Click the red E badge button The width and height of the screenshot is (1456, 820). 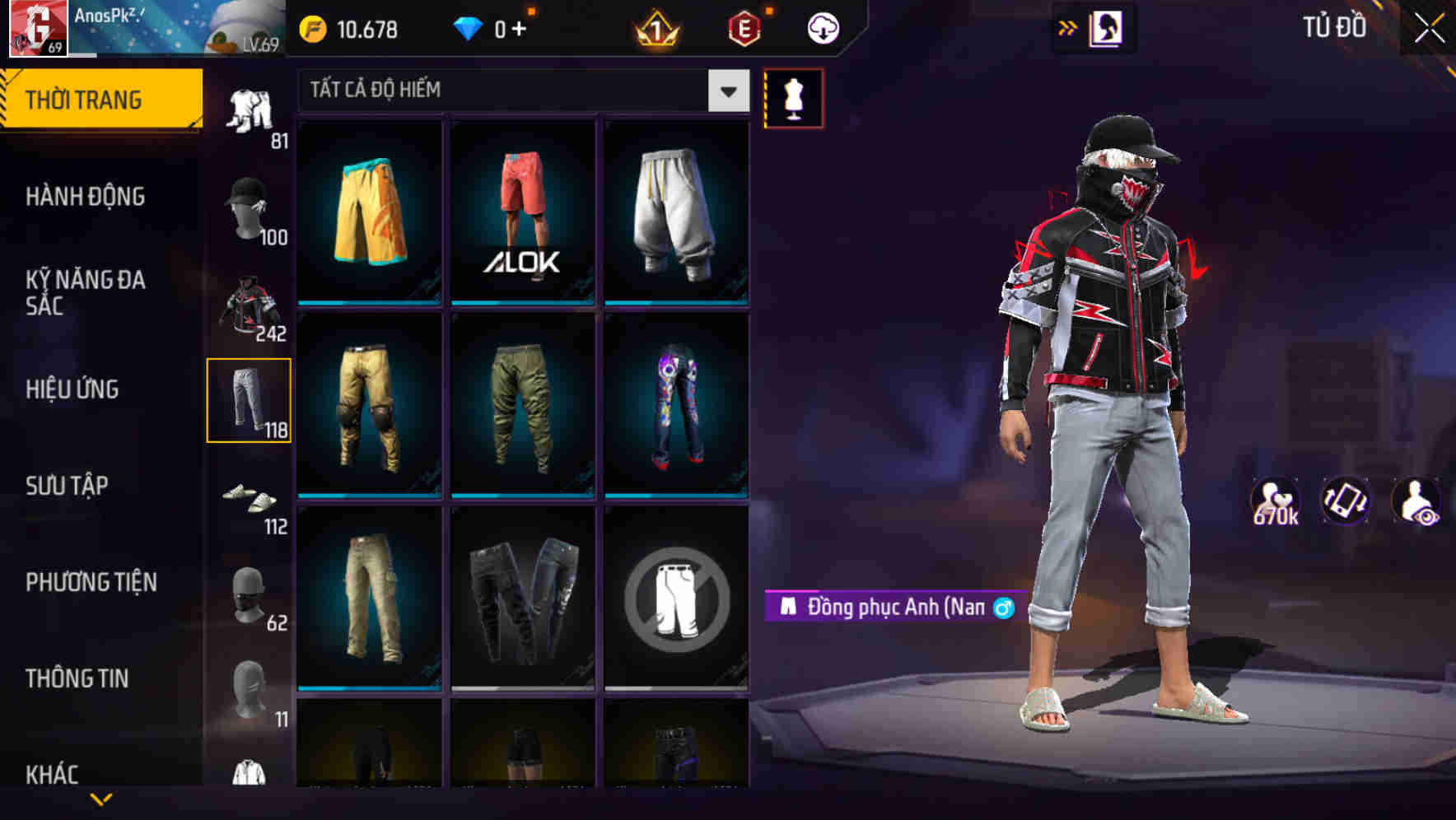(745, 27)
